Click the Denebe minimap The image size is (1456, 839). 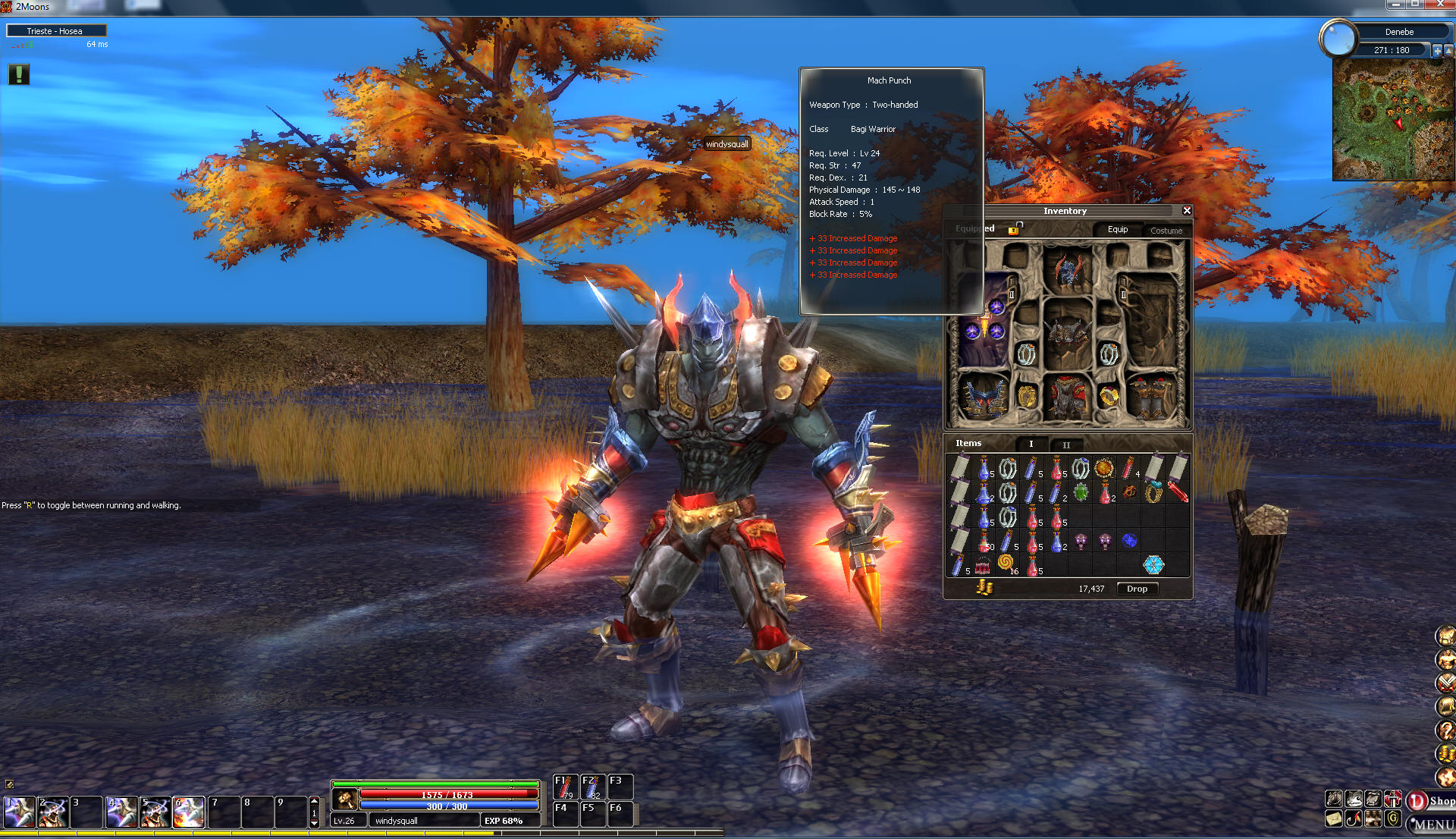[x=1393, y=120]
